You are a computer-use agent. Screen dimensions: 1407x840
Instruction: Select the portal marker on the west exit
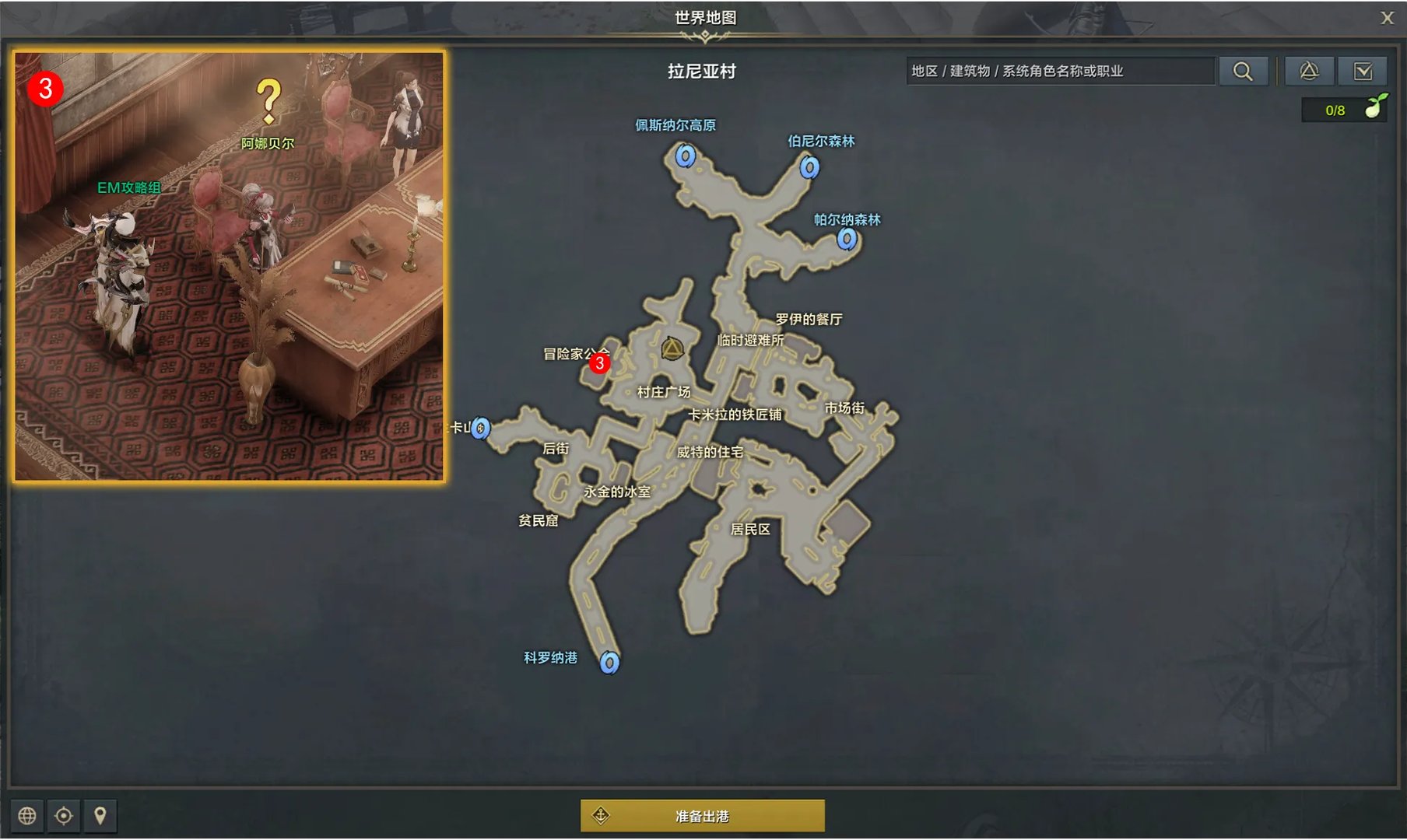481,428
